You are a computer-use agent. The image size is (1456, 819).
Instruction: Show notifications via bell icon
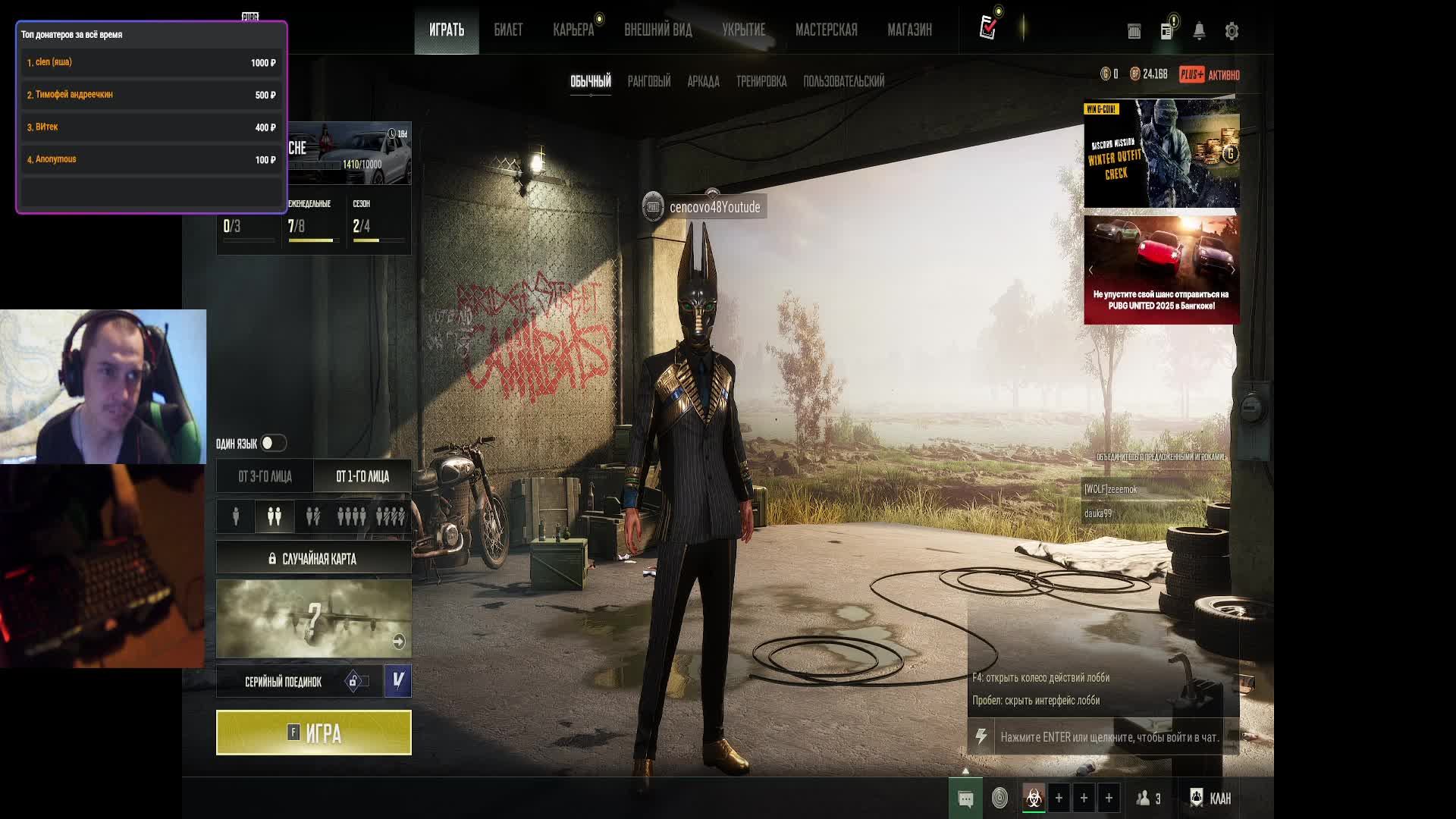[x=1199, y=31]
